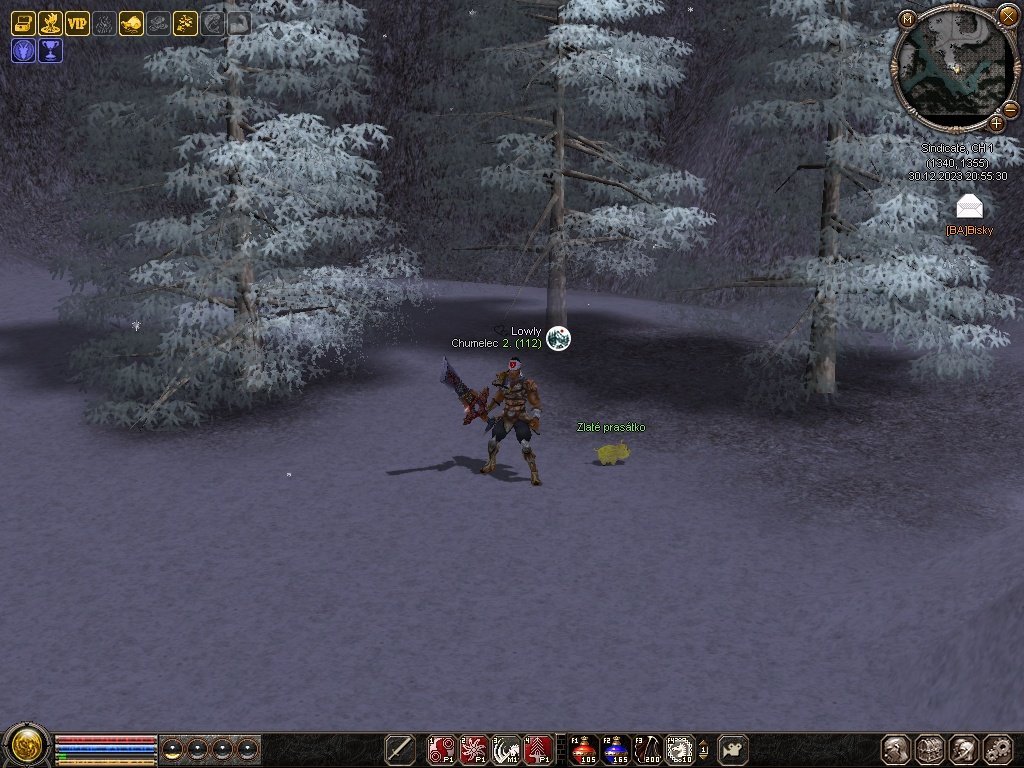Select the golden roast chicken icon
Viewport: 1024px width, 768px height.
click(x=131, y=23)
